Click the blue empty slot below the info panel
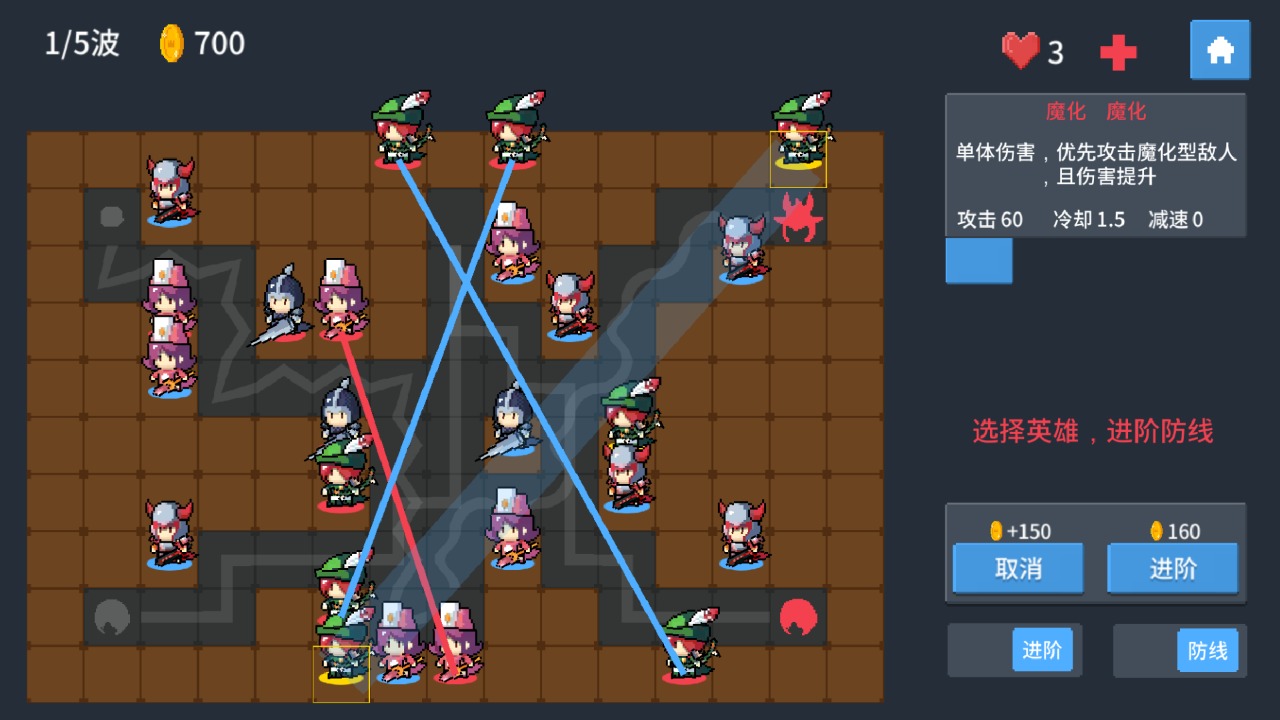Image resolution: width=1280 pixels, height=720 pixels. [x=978, y=261]
